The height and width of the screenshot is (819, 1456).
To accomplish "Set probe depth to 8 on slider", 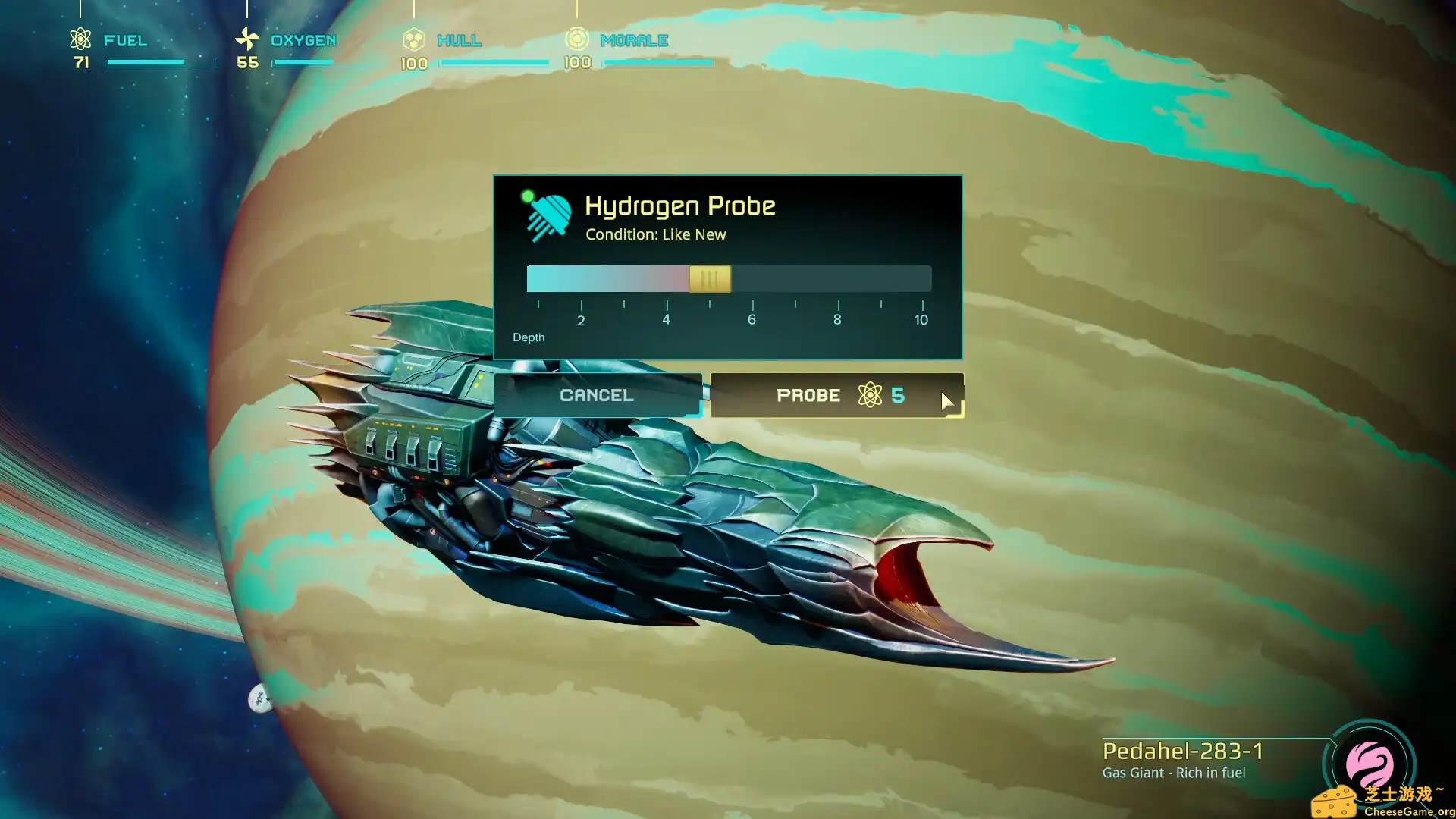I will pyautogui.click(x=837, y=279).
